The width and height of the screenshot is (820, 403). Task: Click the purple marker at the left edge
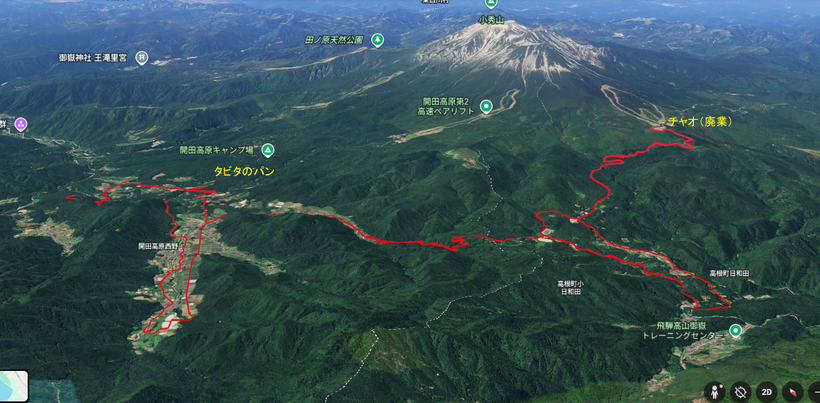pos(20,124)
